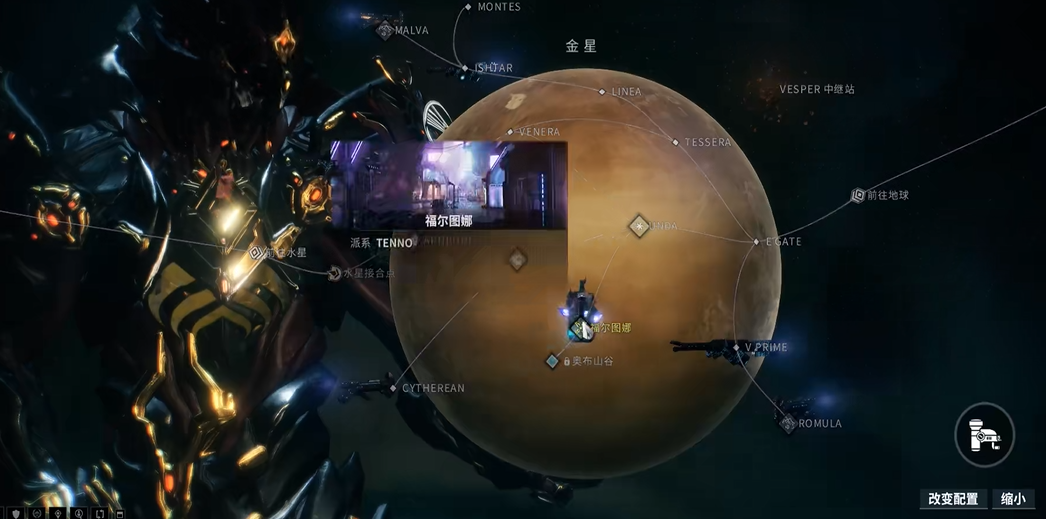Choose the Ishtar node

(x=465, y=68)
